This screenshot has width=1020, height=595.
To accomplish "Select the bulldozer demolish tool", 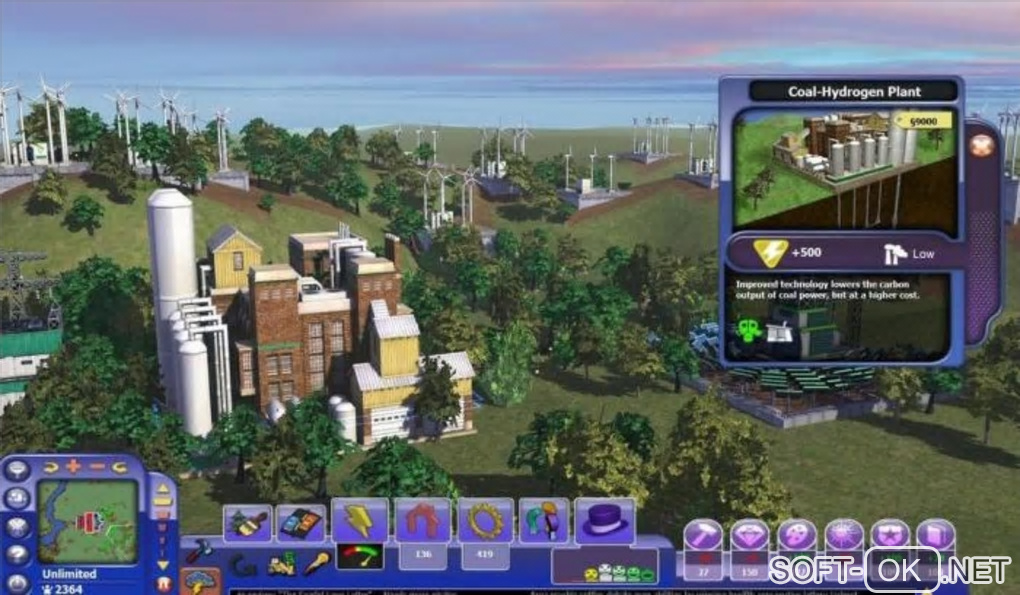I will pos(282,563).
